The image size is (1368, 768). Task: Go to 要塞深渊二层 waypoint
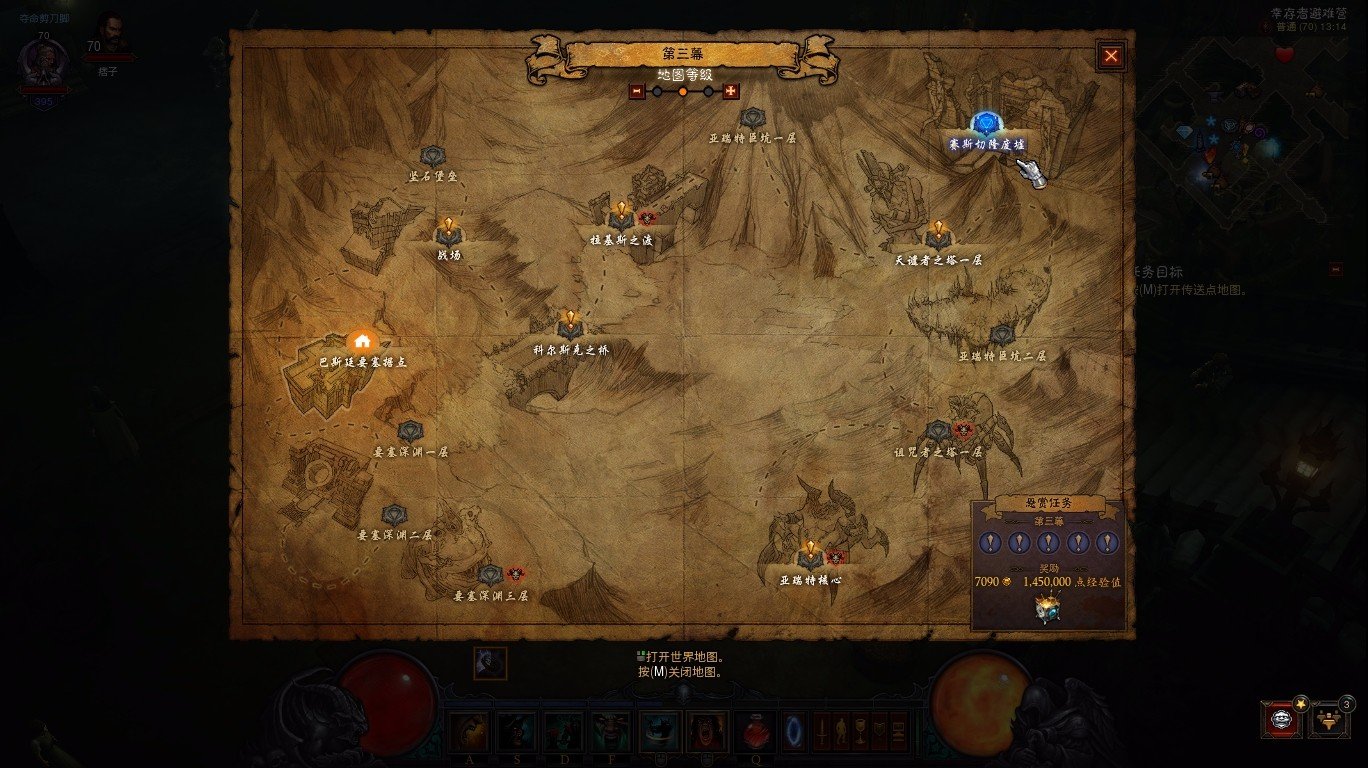coord(394,516)
